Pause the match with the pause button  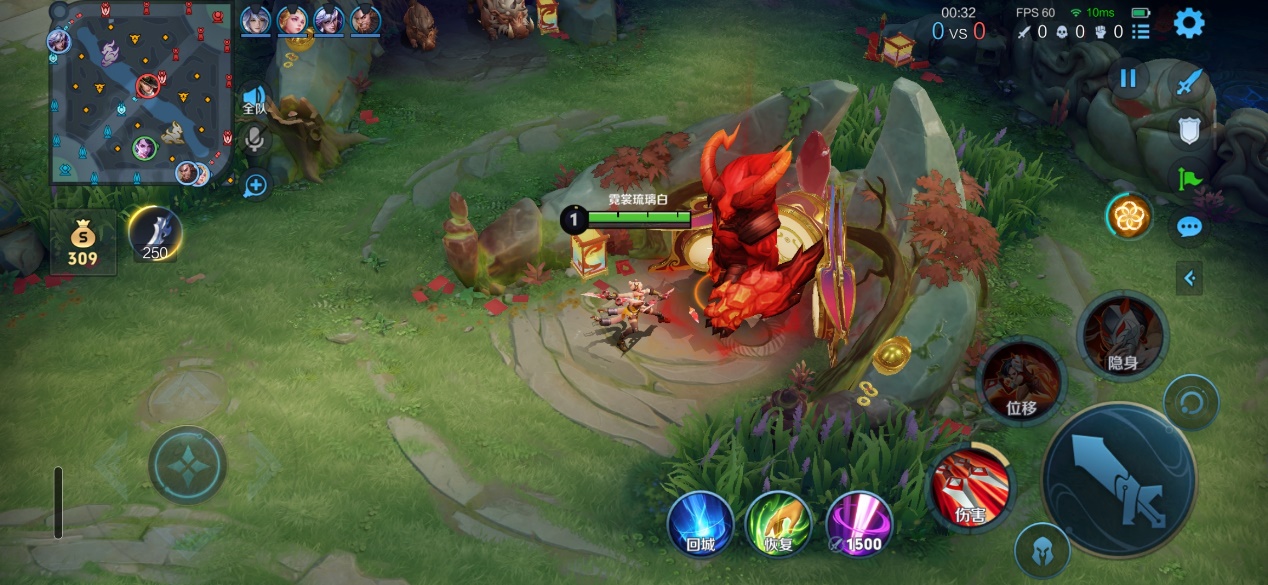1128,78
